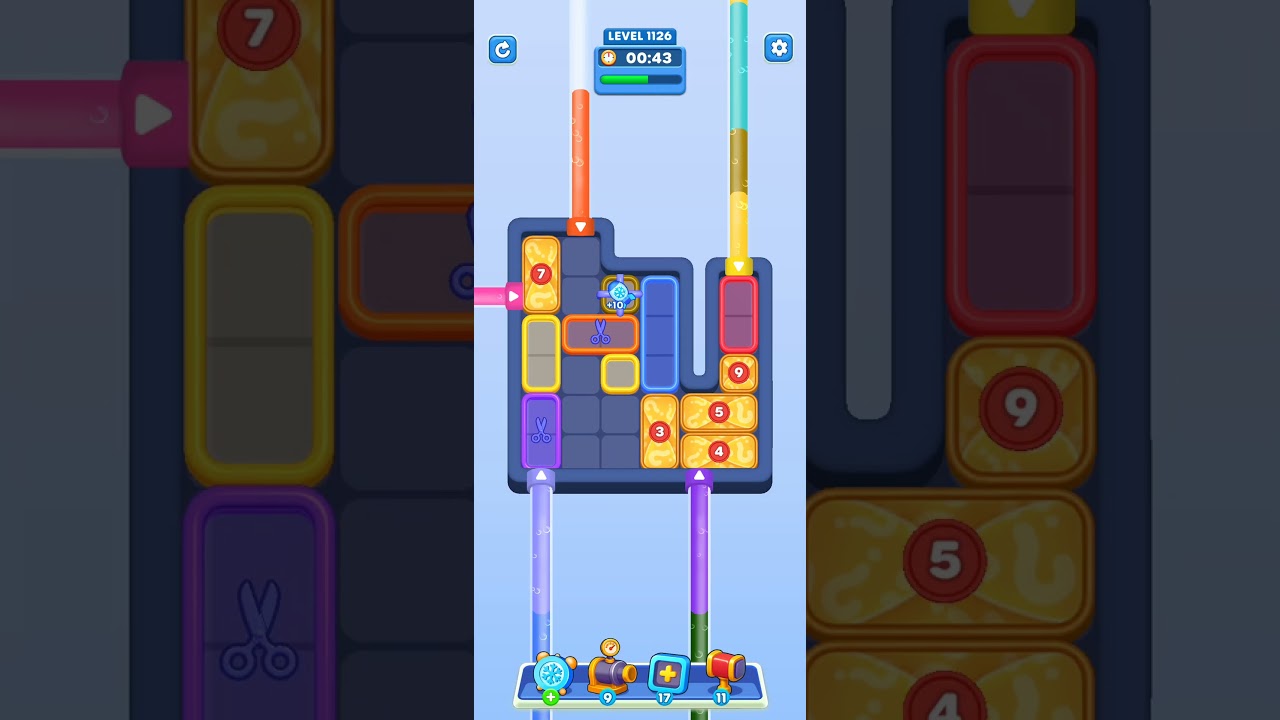Select the orange block numbered 7
Image resolution: width=1280 pixels, height=720 pixels.
click(540, 272)
